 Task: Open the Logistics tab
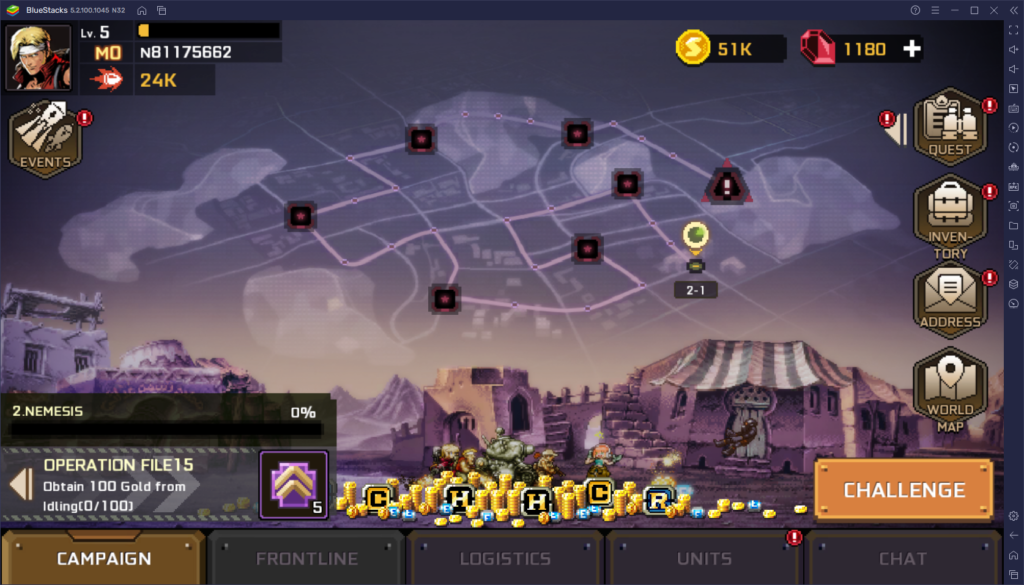point(505,558)
